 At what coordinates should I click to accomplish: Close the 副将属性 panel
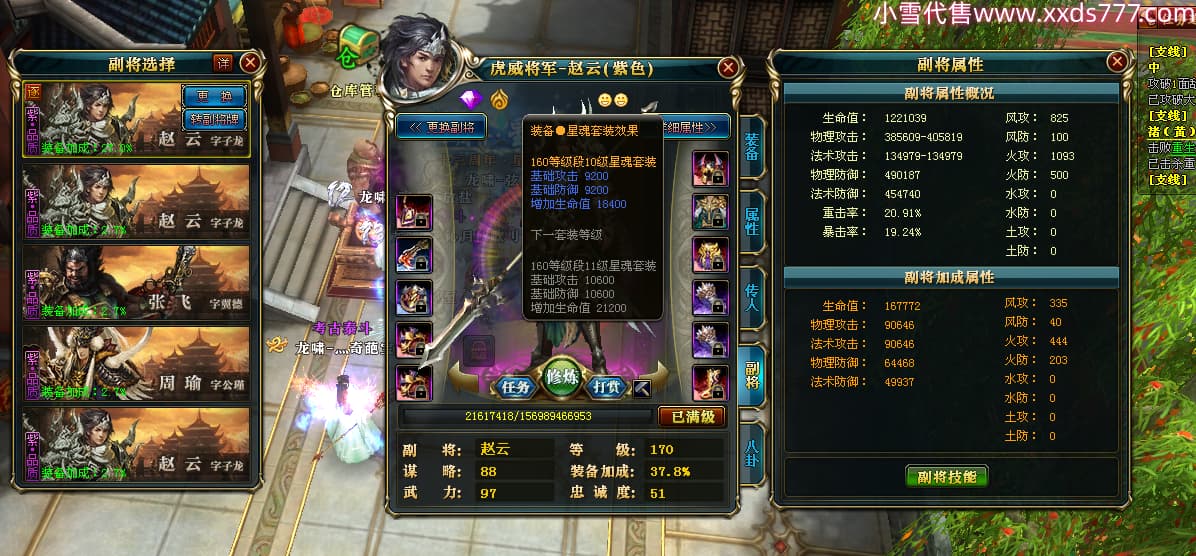(x=1117, y=62)
